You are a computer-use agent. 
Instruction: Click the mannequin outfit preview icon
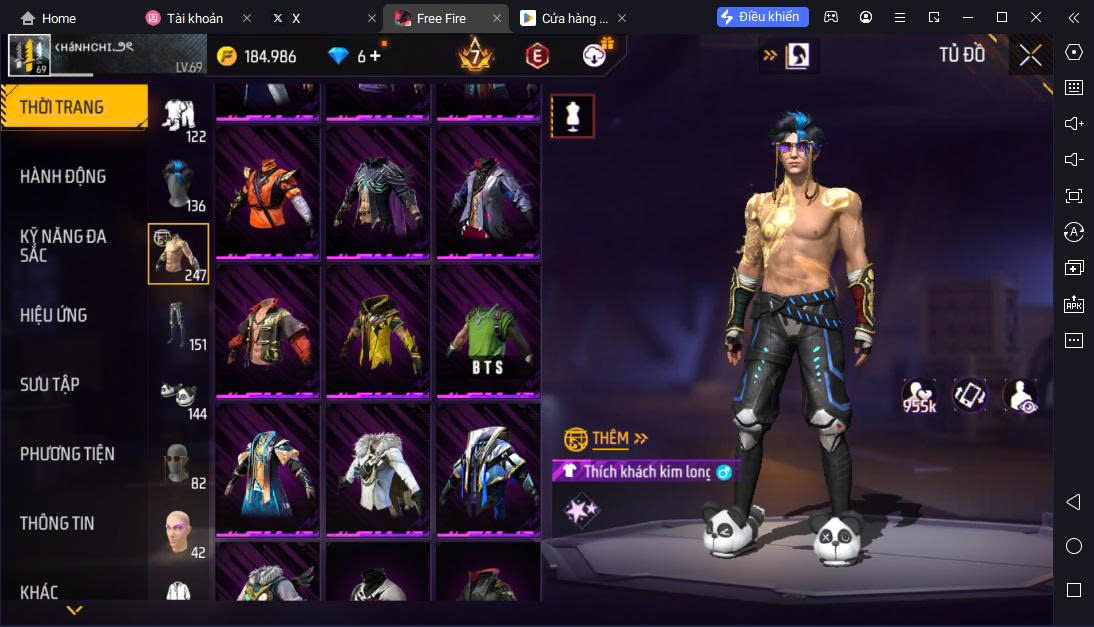coord(573,116)
